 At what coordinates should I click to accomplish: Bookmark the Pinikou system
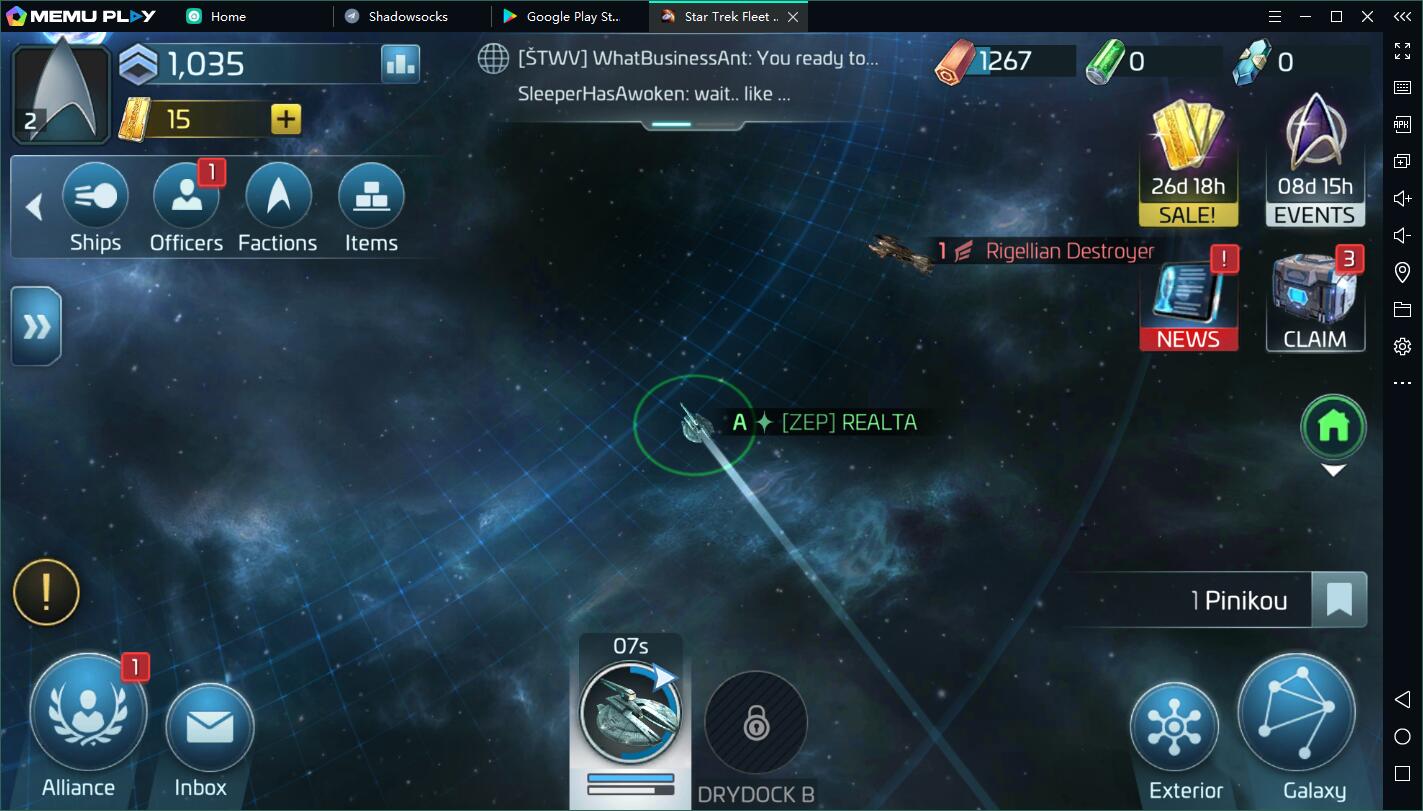[1339, 600]
